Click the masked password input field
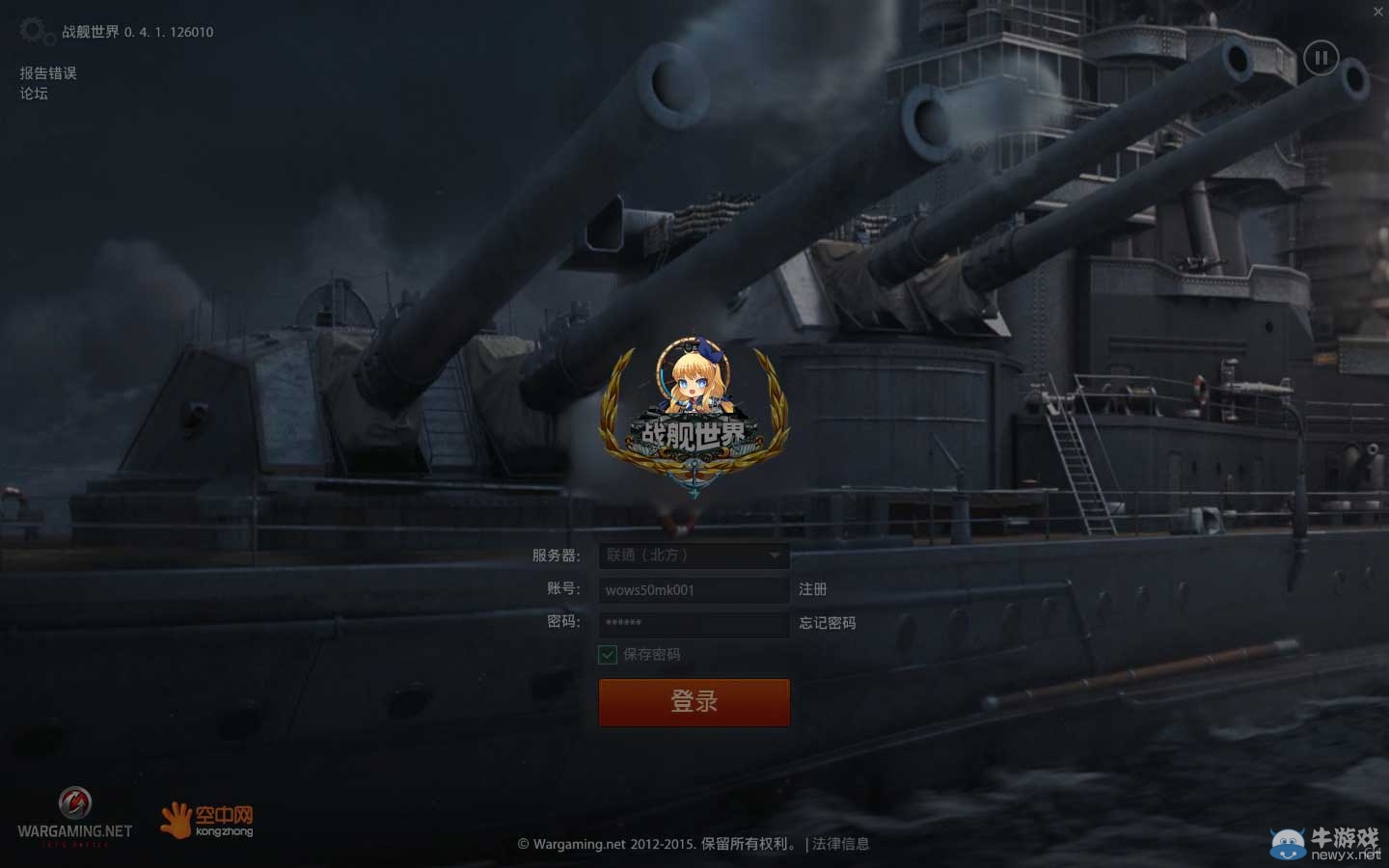Screen dimensions: 1389x868 click(x=694, y=624)
